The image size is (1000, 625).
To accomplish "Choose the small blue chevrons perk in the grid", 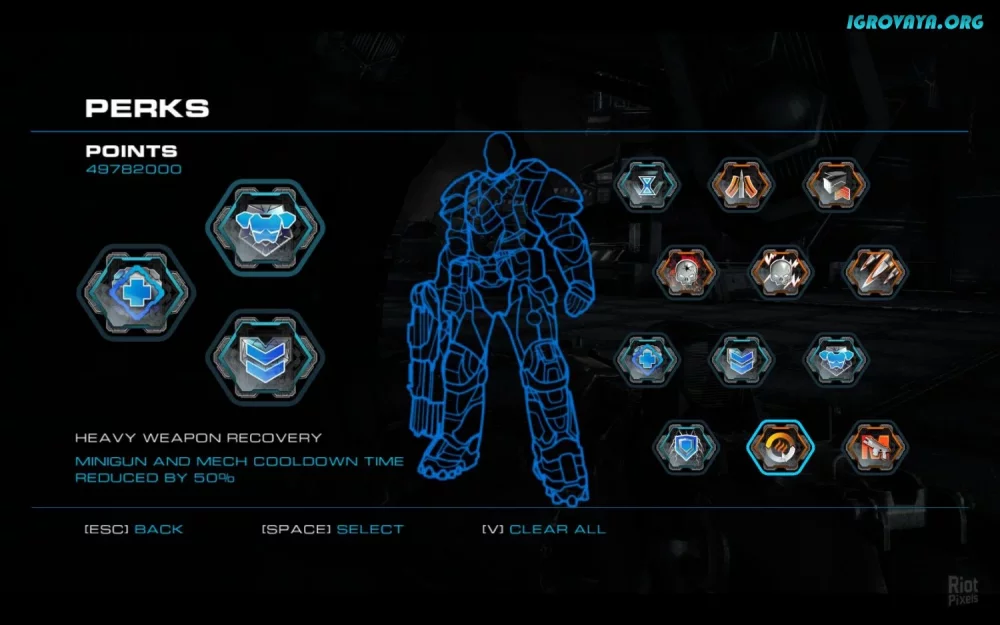I will (x=741, y=360).
